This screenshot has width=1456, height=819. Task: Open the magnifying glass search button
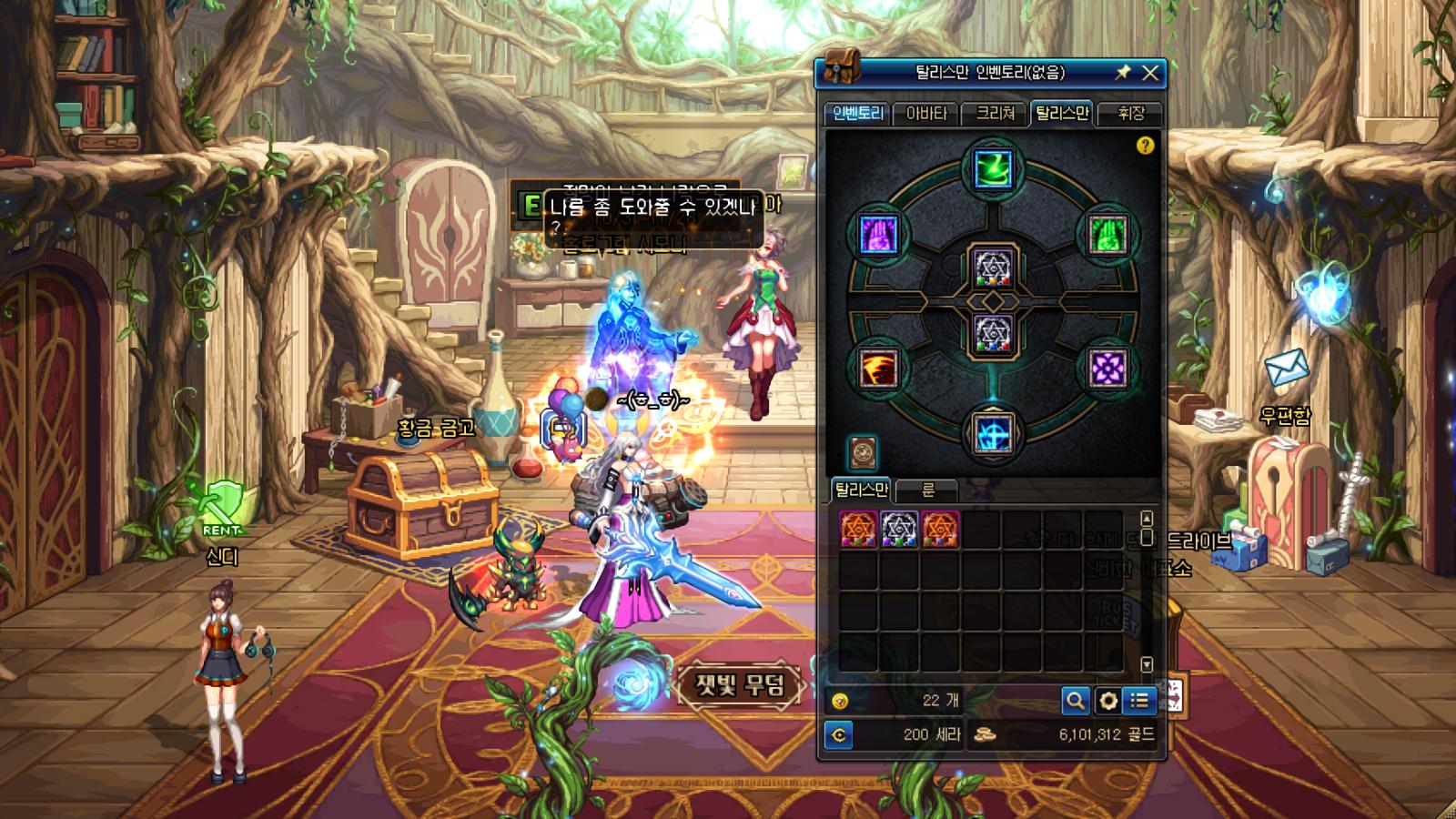click(x=1076, y=701)
